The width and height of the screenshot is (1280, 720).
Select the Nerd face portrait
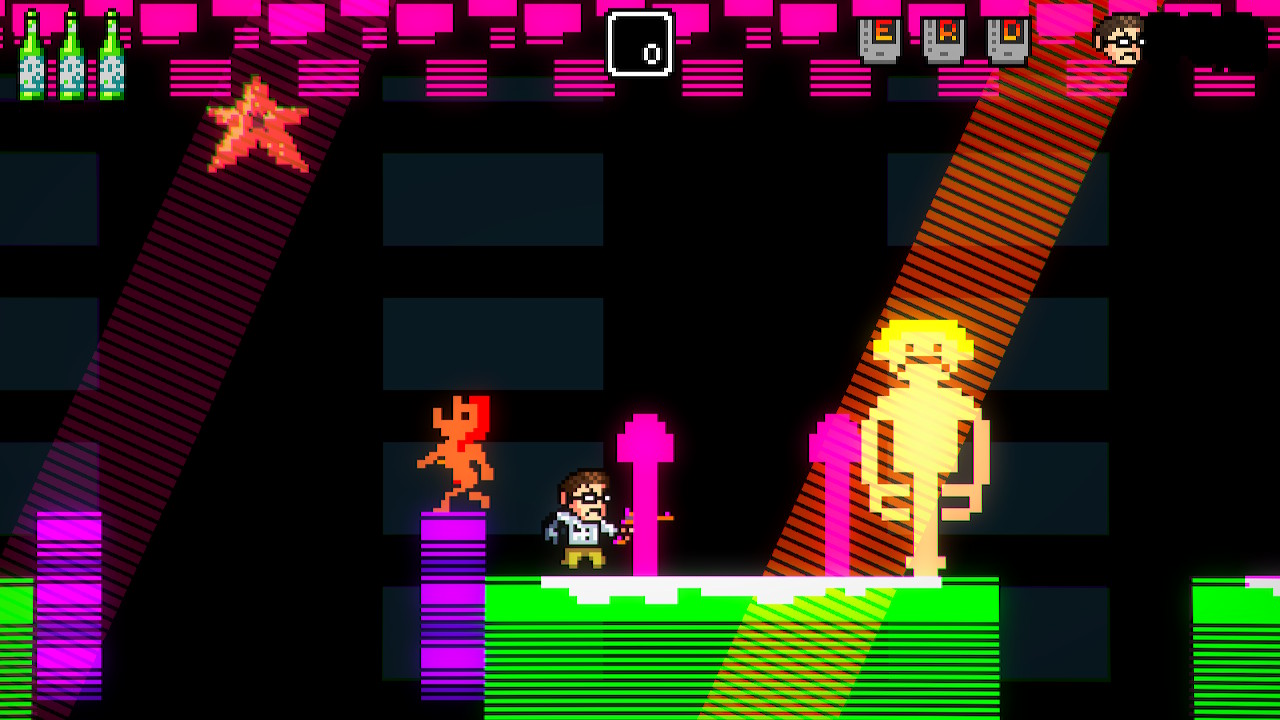pos(1120,40)
